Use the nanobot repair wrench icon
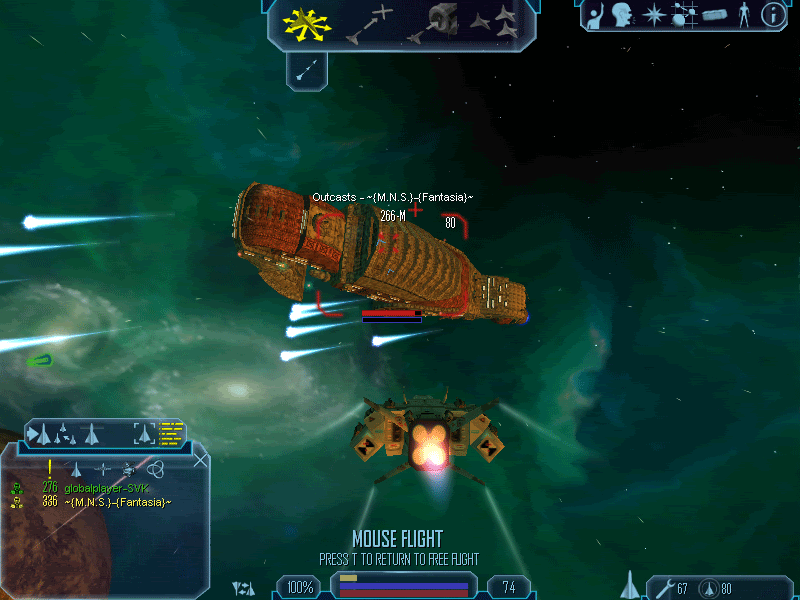 coord(663,588)
